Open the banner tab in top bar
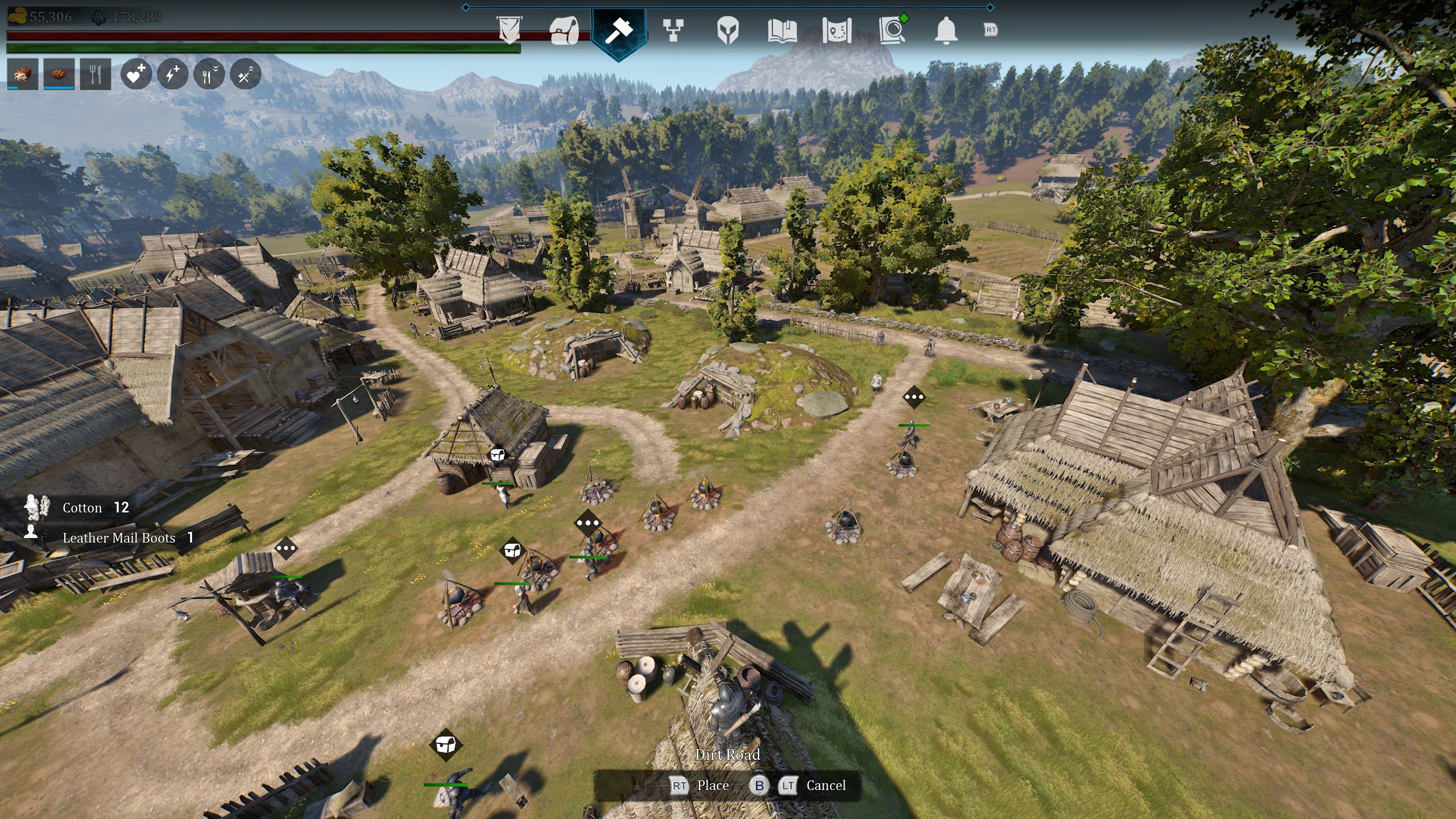The image size is (1456, 819). pyautogui.click(x=509, y=30)
